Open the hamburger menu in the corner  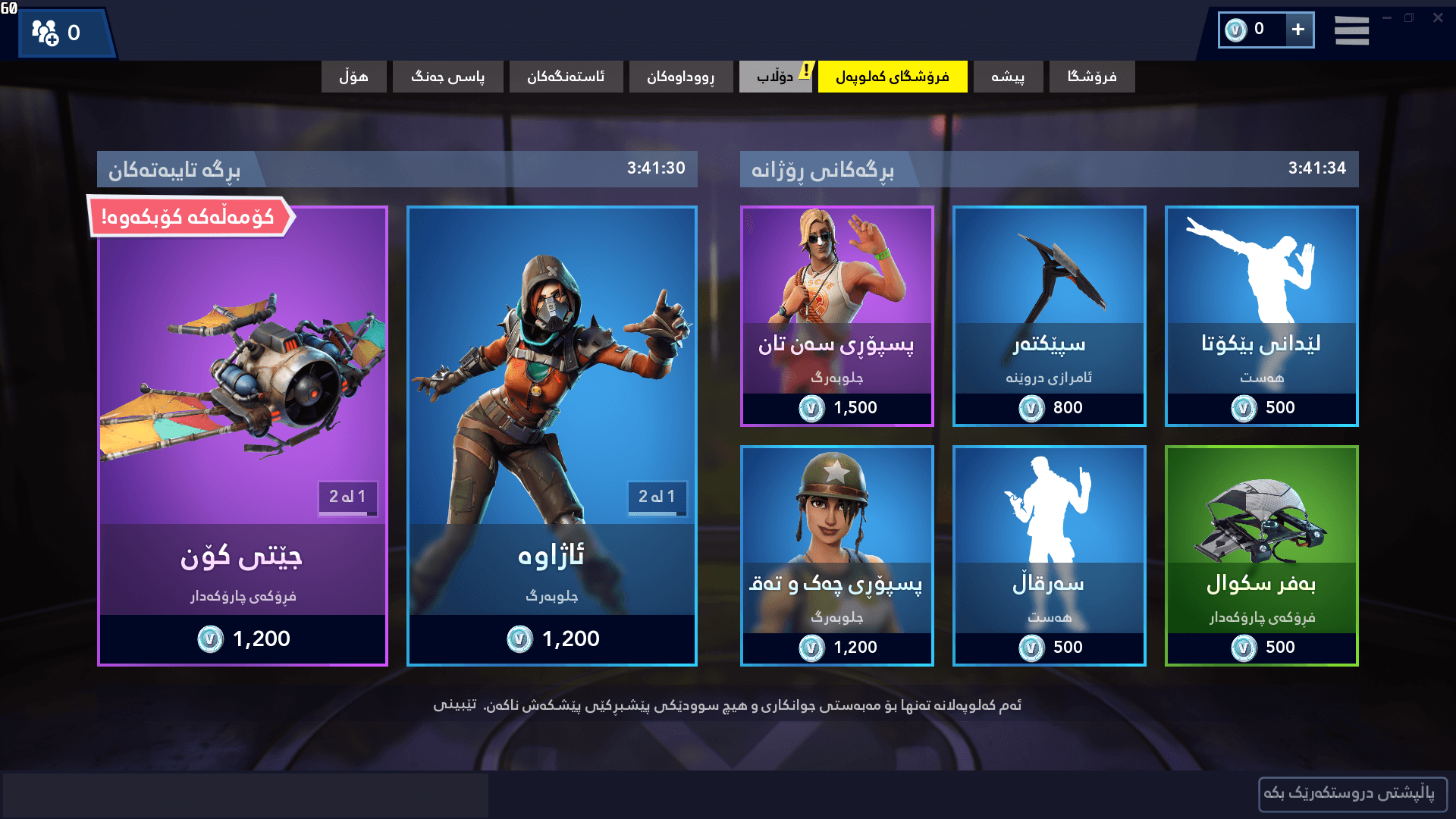click(1351, 30)
